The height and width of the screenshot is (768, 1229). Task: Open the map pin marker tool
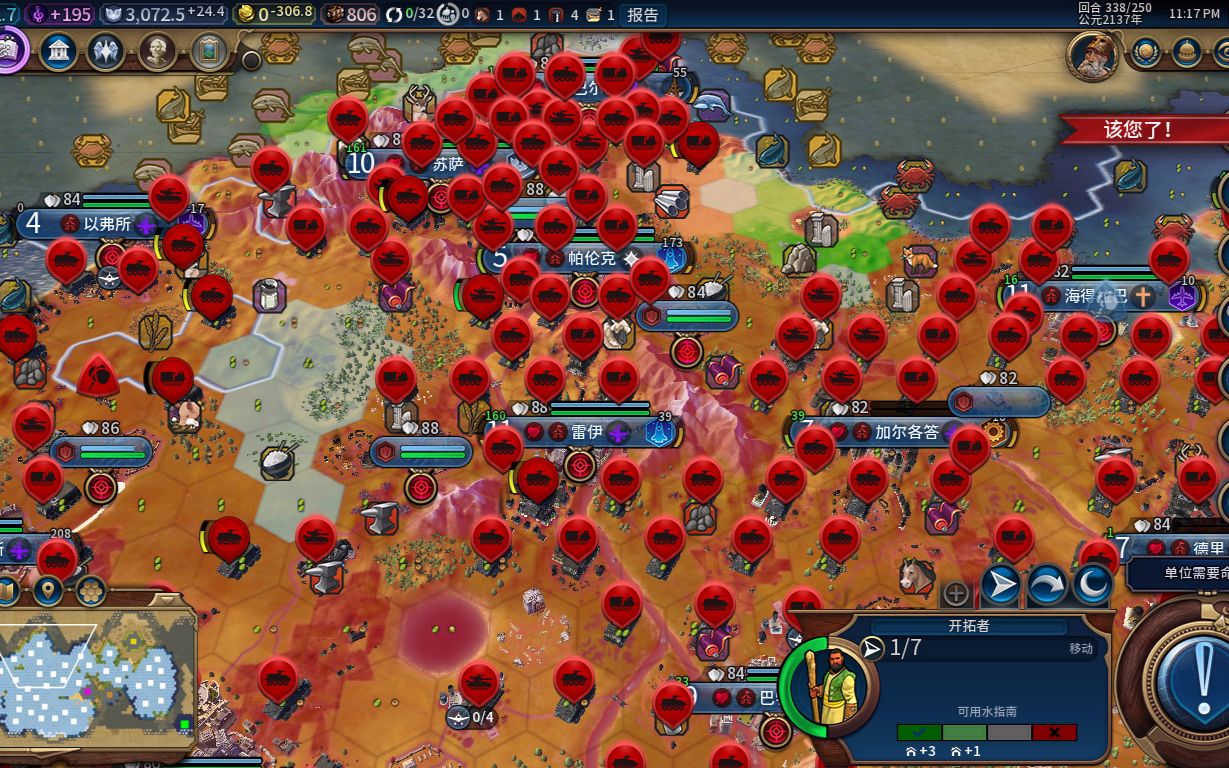tap(48, 591)
